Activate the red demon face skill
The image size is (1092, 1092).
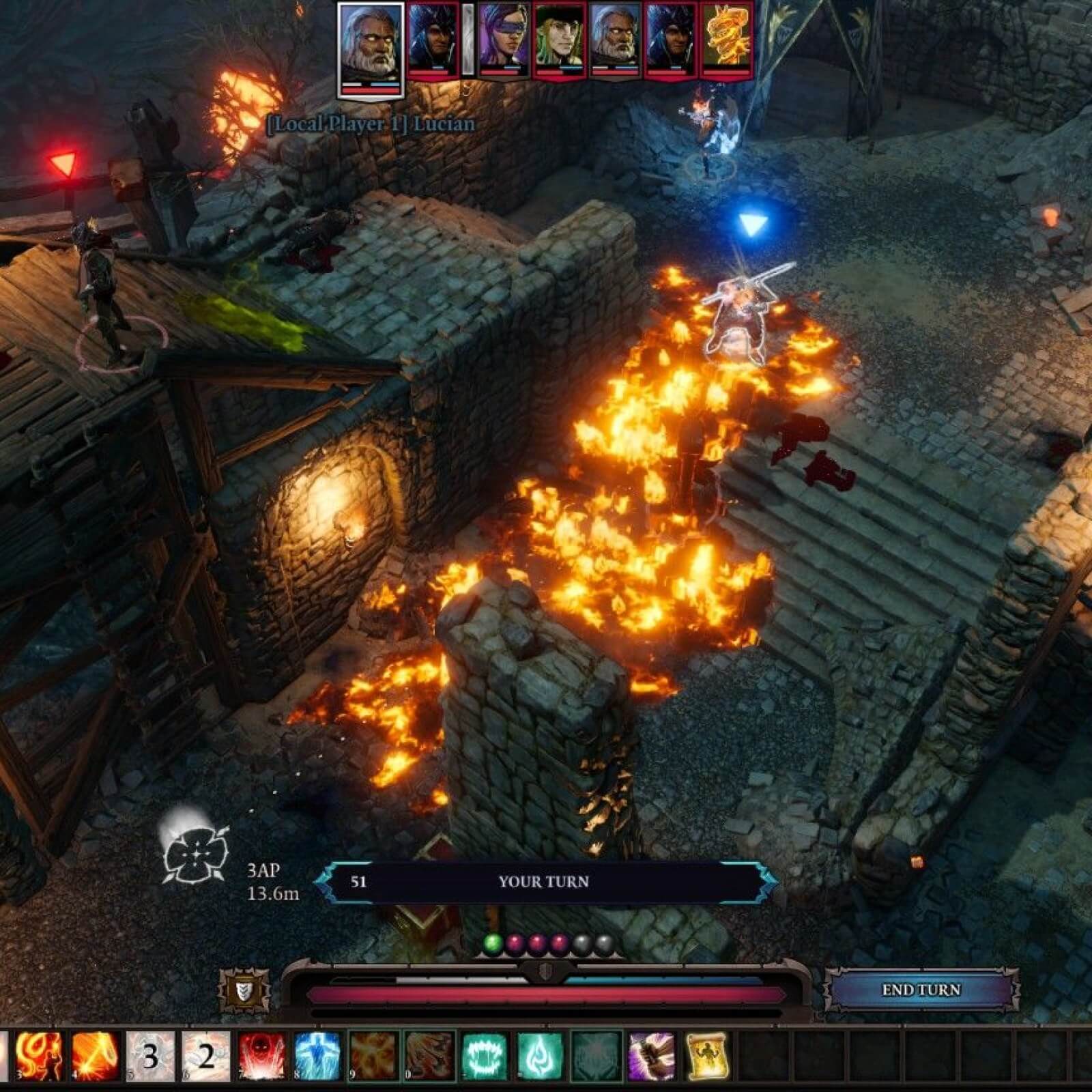(262, 1056)
